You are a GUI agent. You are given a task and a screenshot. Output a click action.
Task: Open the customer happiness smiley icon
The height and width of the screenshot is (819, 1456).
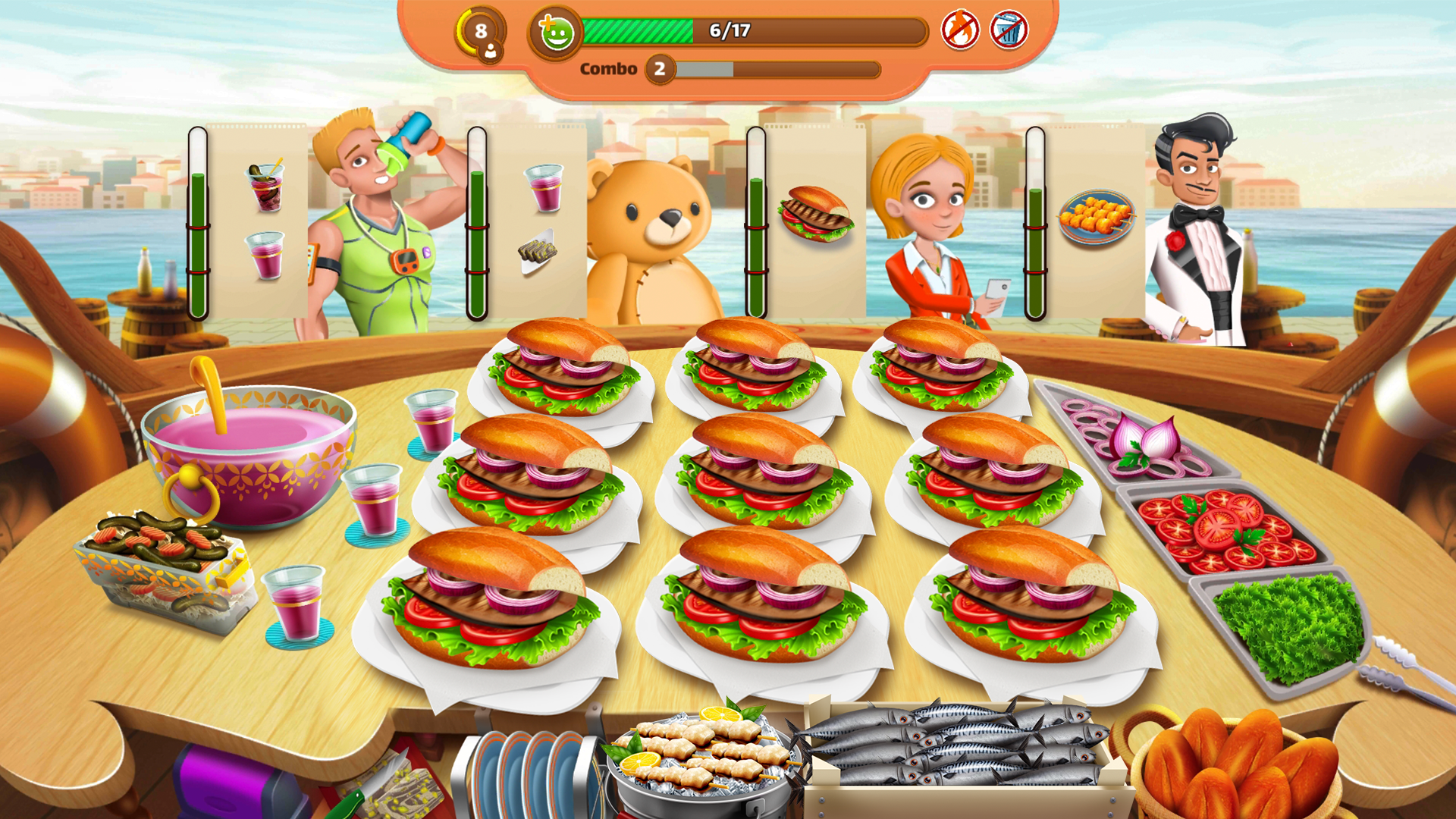tap(554, 32)
